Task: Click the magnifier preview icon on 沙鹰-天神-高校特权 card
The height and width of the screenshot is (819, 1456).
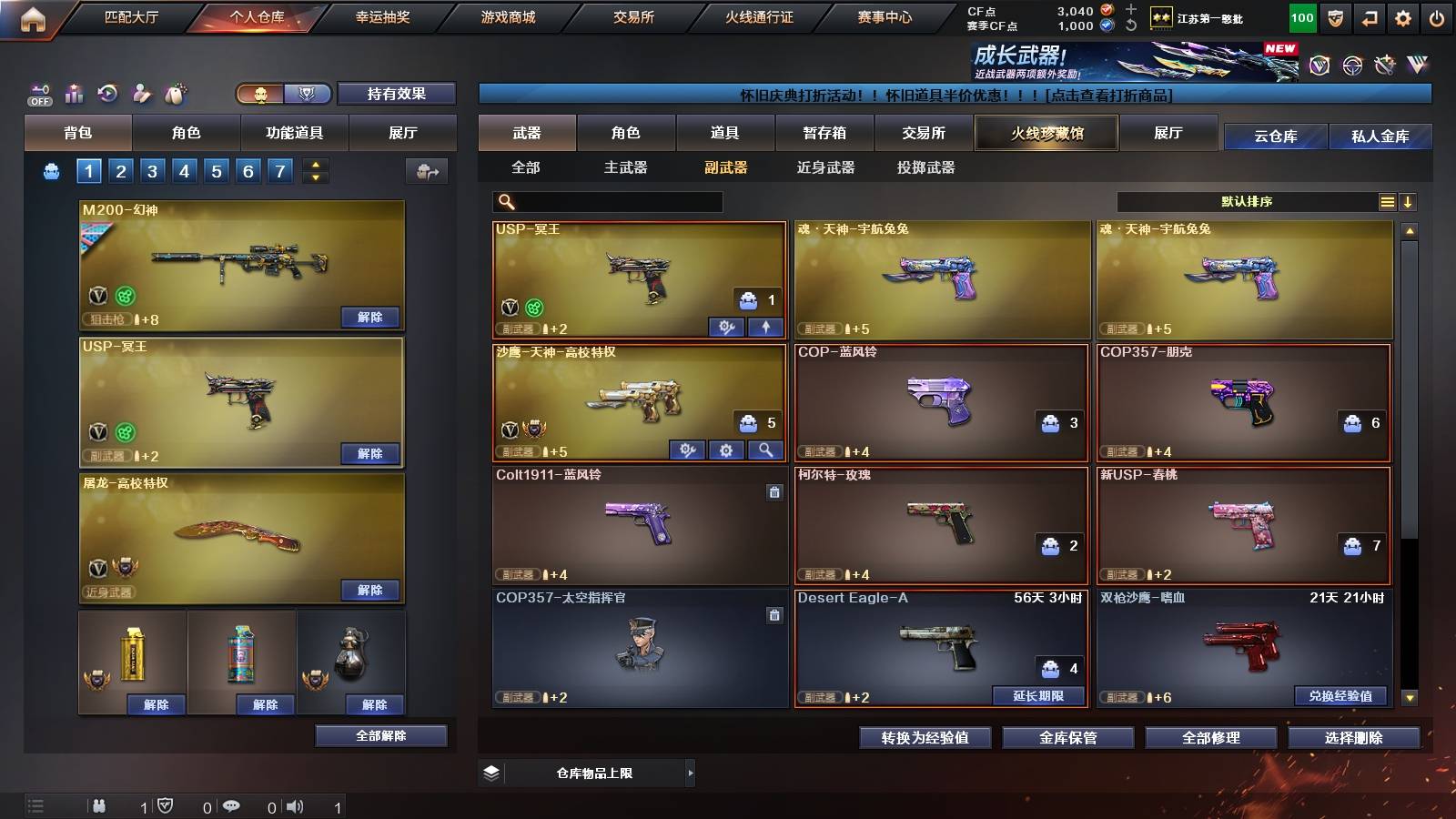Action: tap(764, 449)
